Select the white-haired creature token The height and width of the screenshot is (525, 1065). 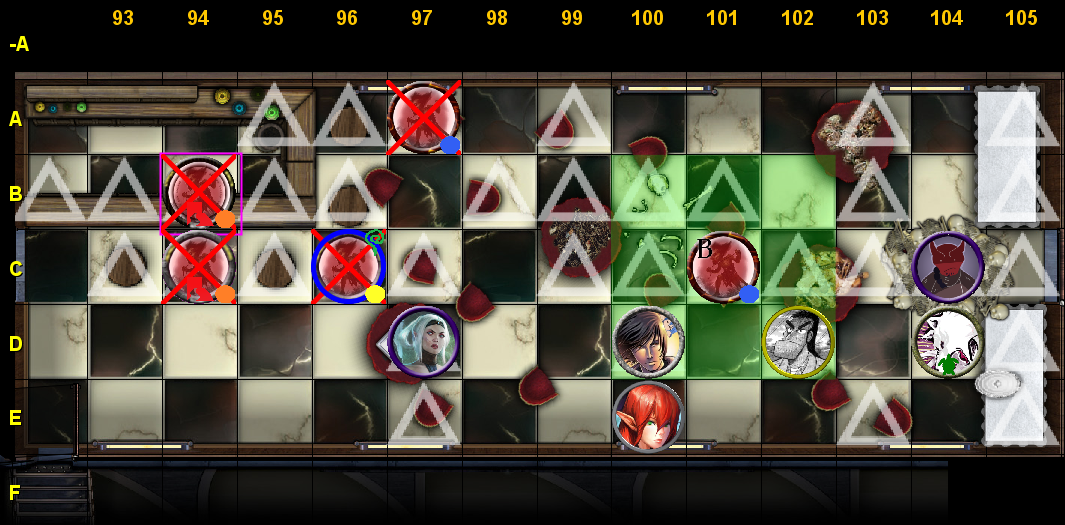pyautogui.click(x=947, y=342)
